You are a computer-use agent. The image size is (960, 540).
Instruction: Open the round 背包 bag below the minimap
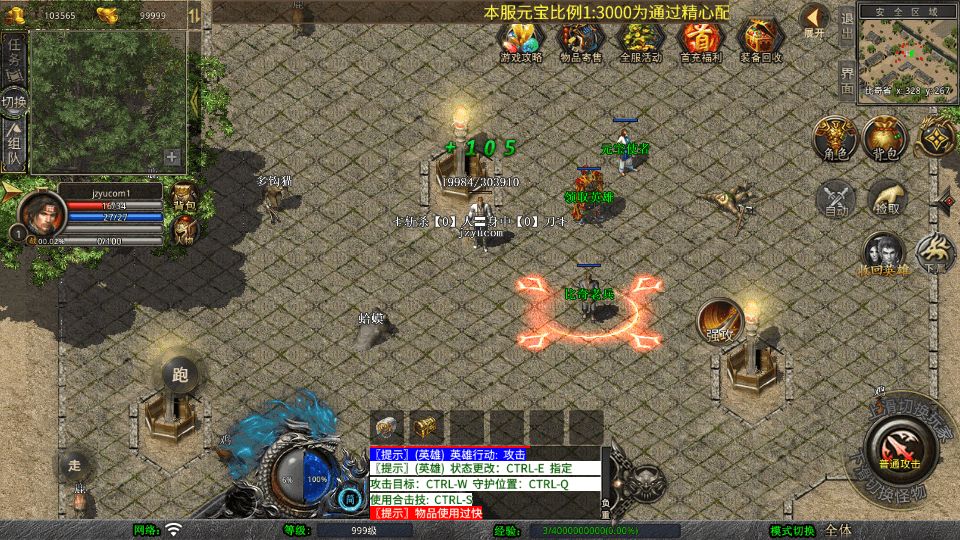point(886,138)
